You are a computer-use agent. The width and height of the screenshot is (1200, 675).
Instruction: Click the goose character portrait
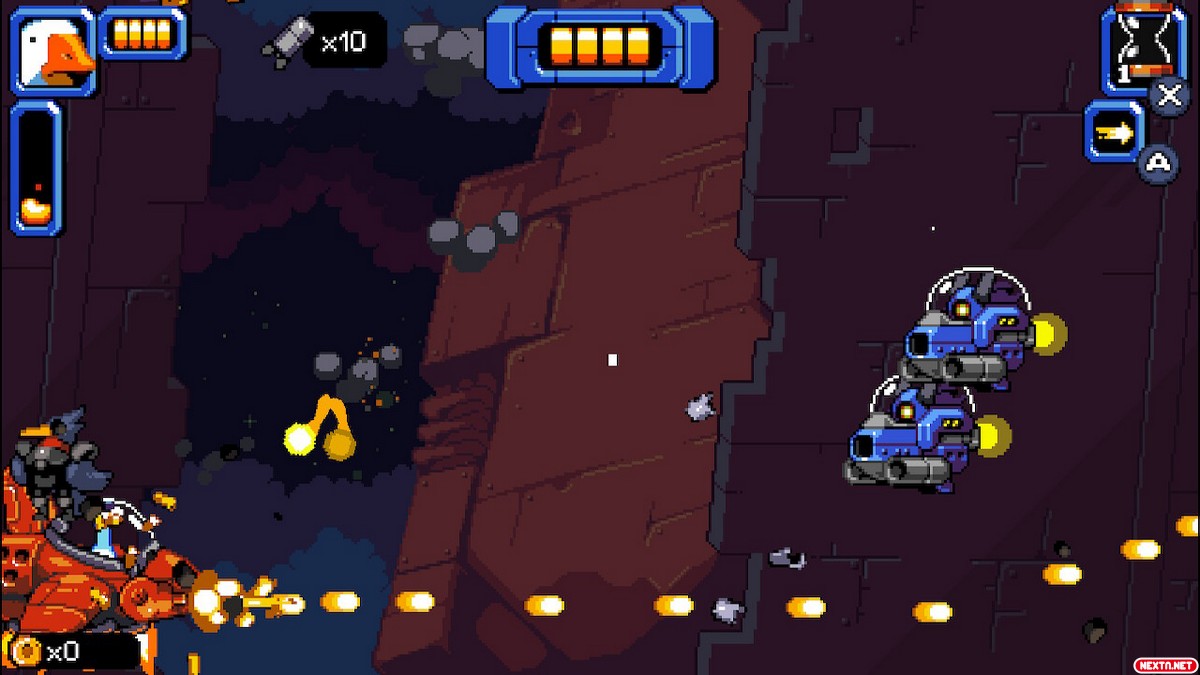point(54,51)
